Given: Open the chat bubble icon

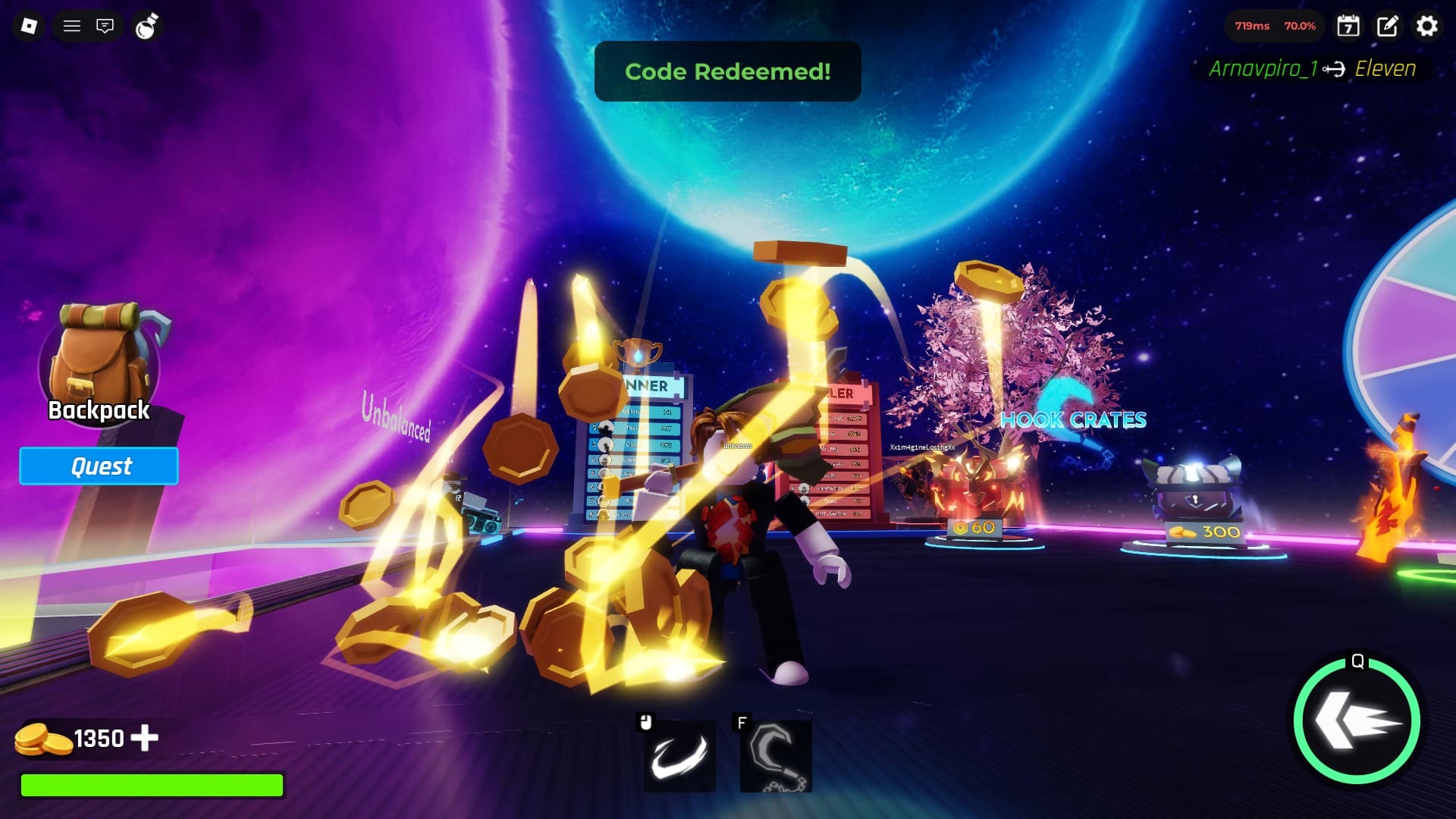Looking at the screenshot, I should [105, 26].
